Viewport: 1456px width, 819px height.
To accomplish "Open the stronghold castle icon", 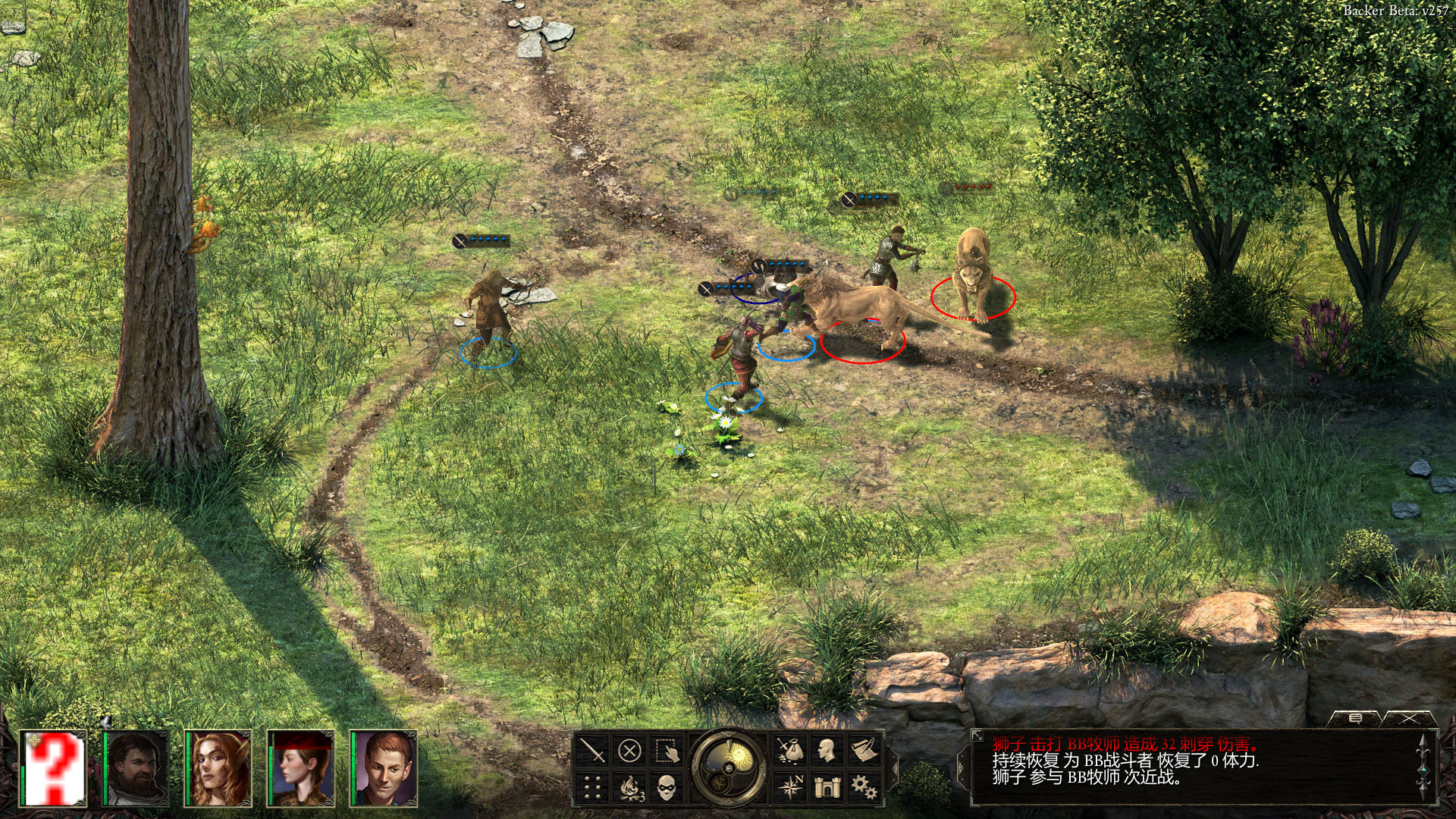I will pos(827,788).
